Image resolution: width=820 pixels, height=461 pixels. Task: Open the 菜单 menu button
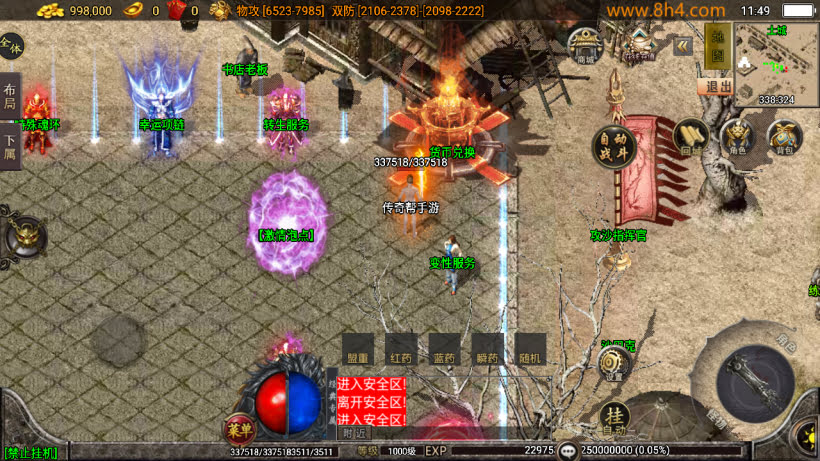(240, 429)
